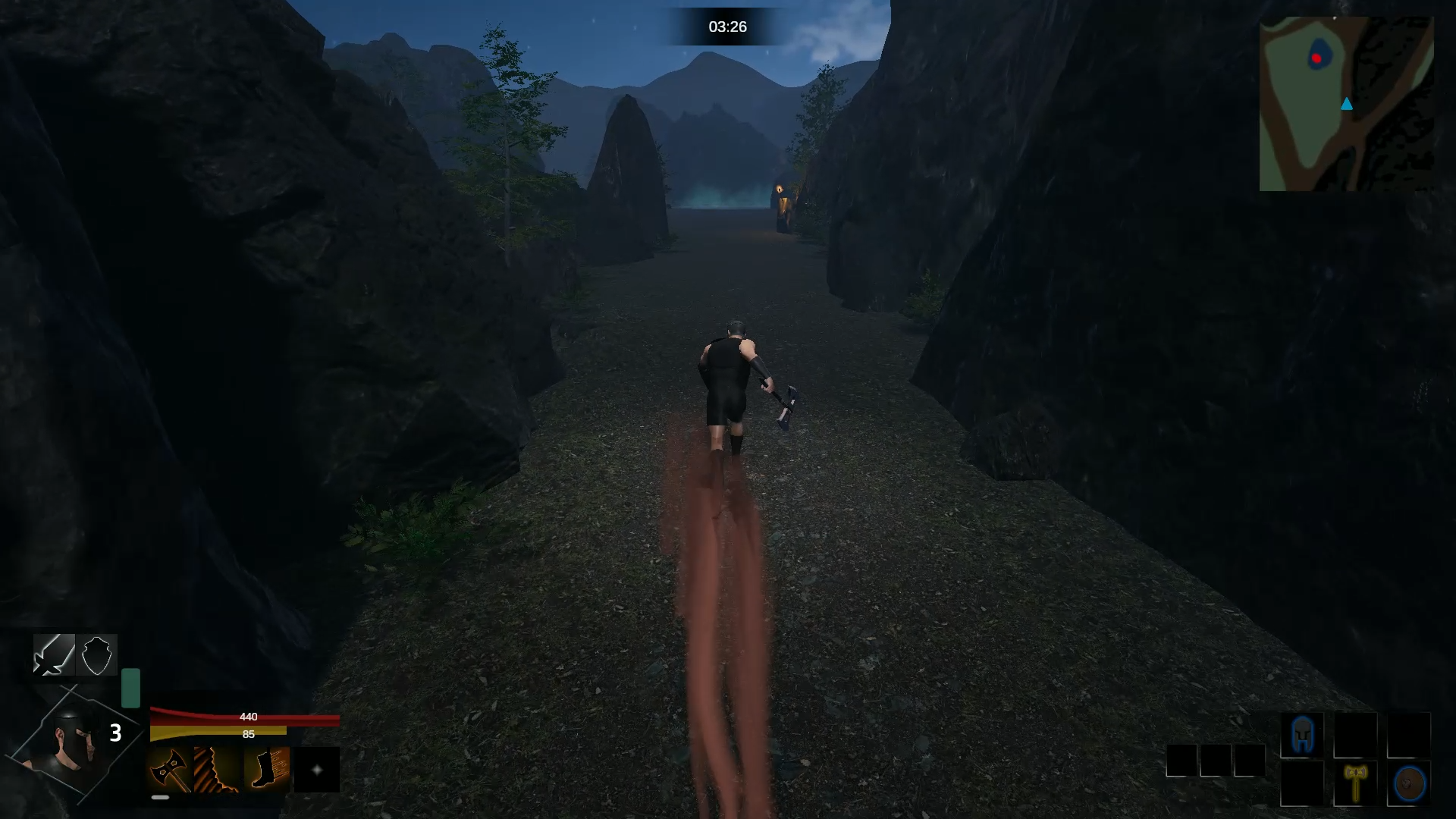Expand the ability bar via small dash
The image size is (1456, 819).
[160, 797]
